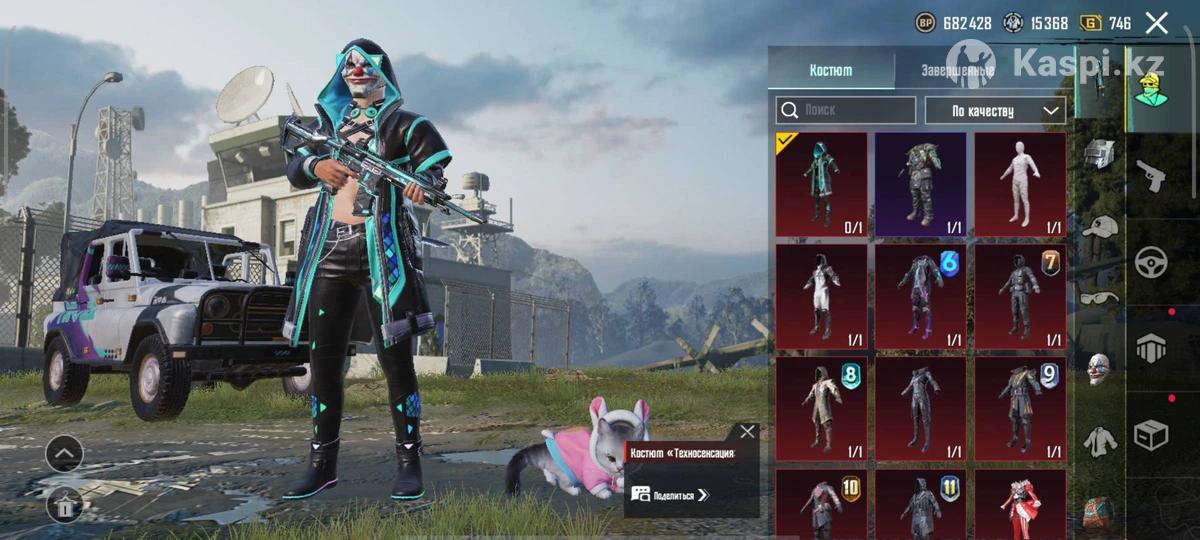
Task: Choose the white mummy costume tile
Action: (x=1020, y=185)
